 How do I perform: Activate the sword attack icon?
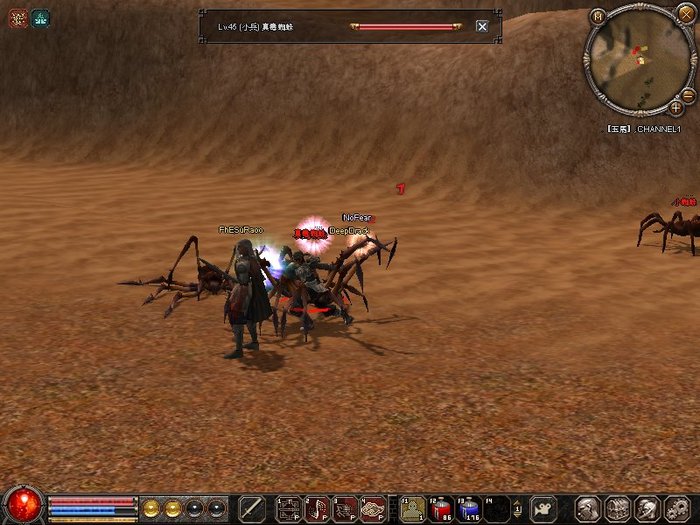(253, 509)
